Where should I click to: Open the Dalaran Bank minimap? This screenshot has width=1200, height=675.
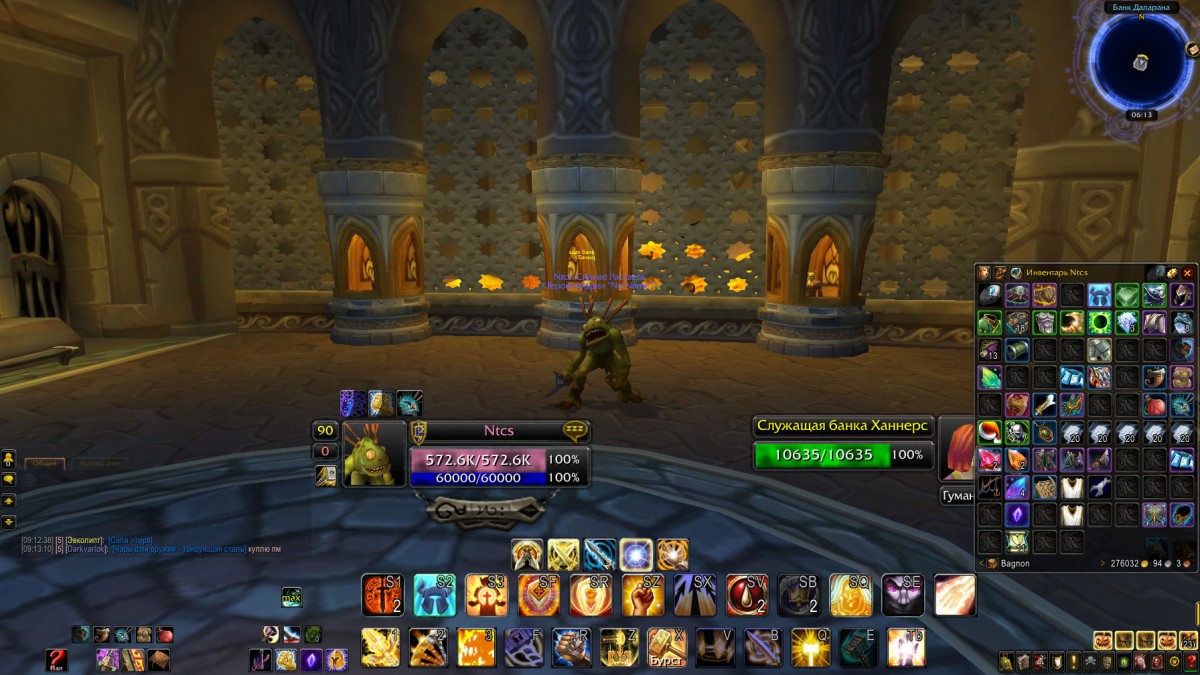click(x=1139, y=62)
